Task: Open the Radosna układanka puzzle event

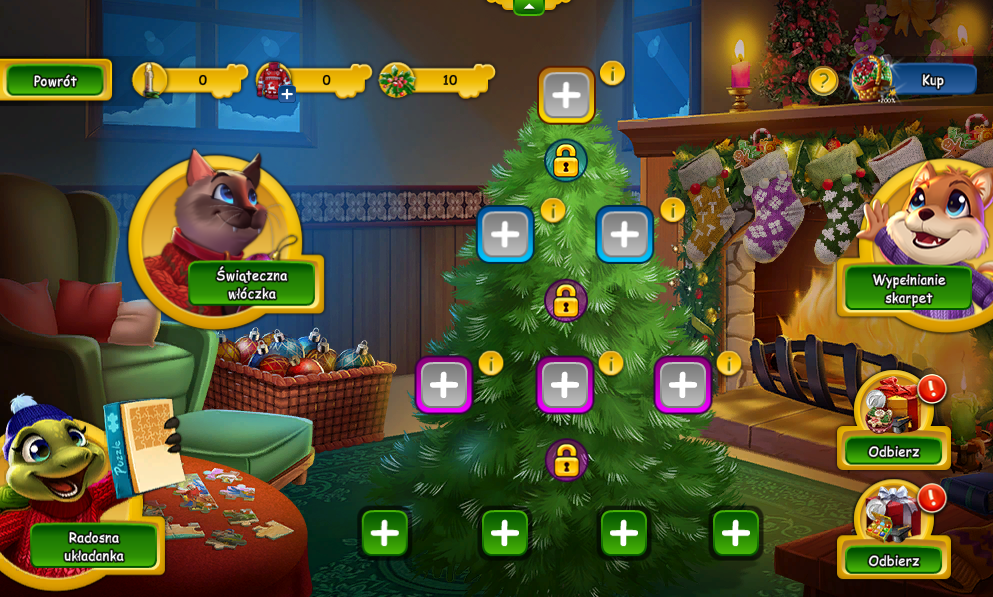Action: point(93,546)
